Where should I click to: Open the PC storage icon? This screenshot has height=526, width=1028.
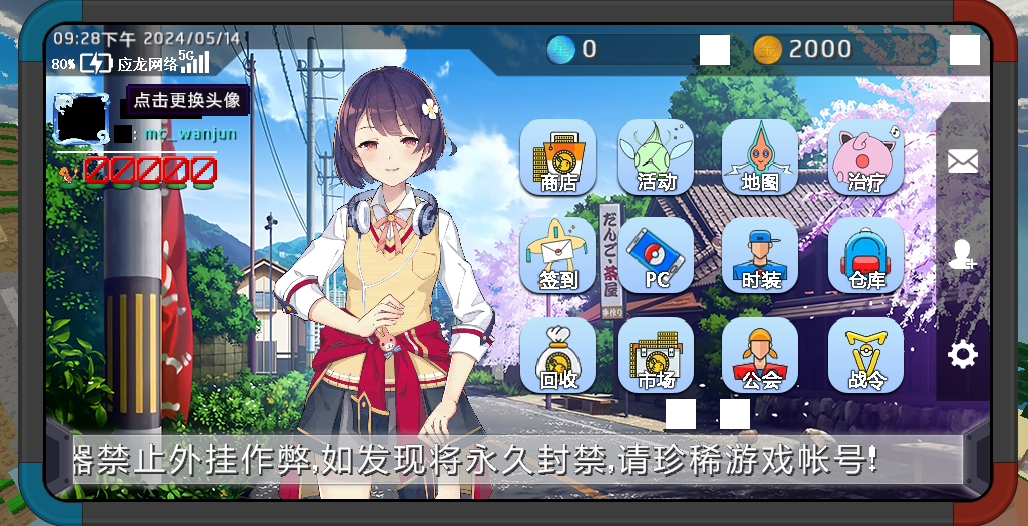click(x=656, y=255)
